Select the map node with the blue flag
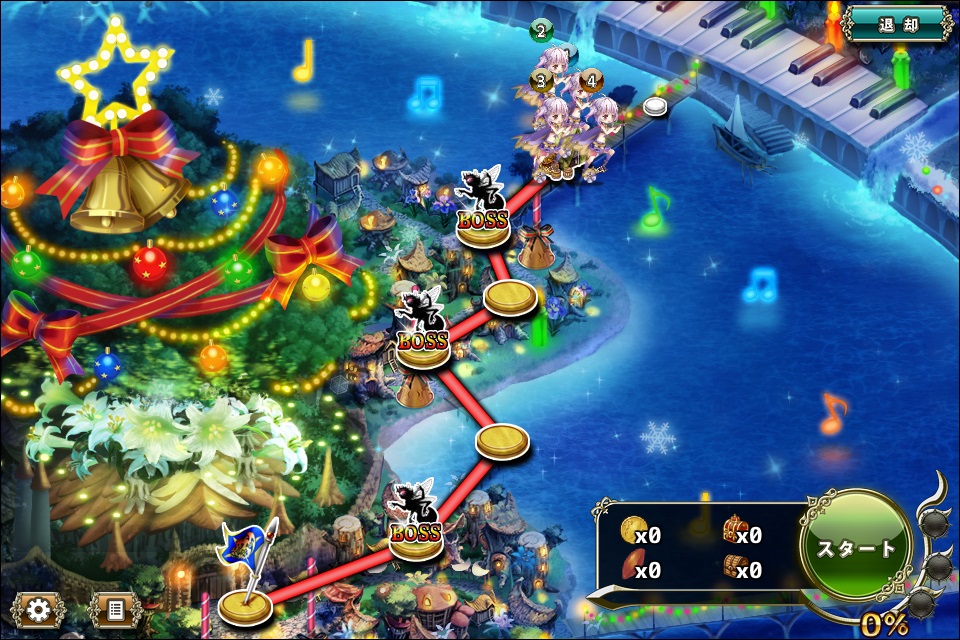 [245, 601]
